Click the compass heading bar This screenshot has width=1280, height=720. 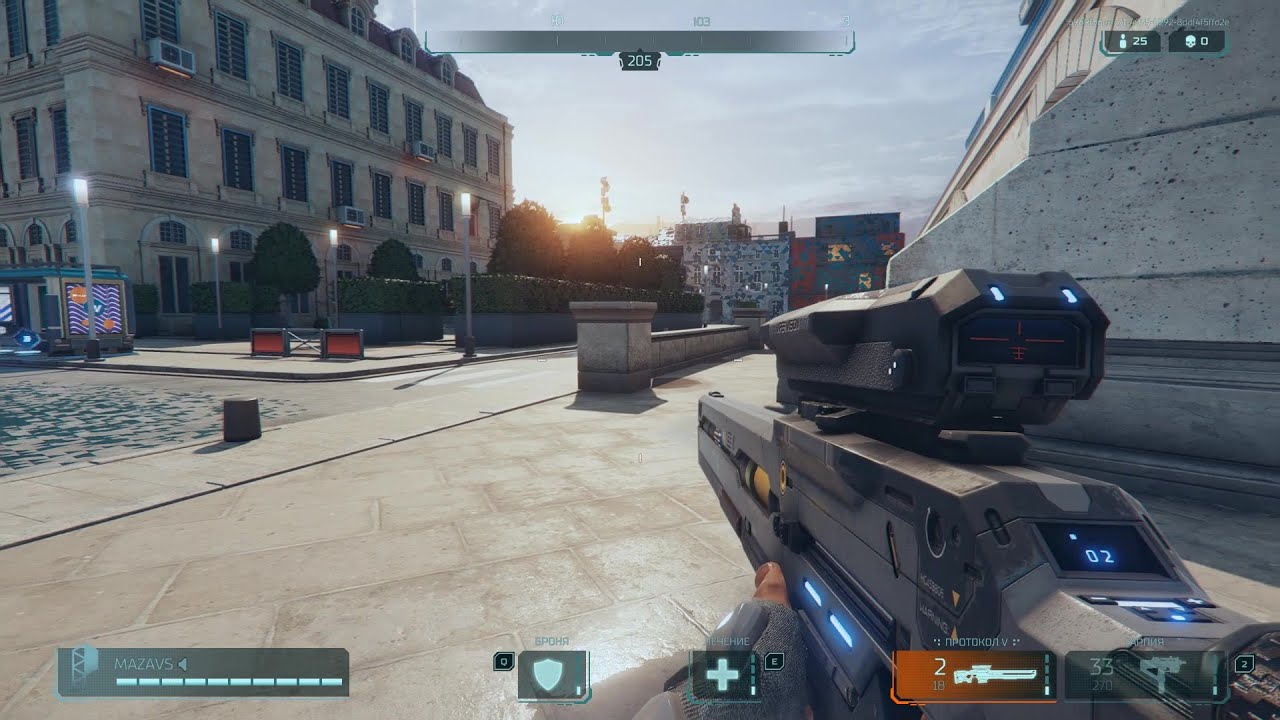click(639, 41)
